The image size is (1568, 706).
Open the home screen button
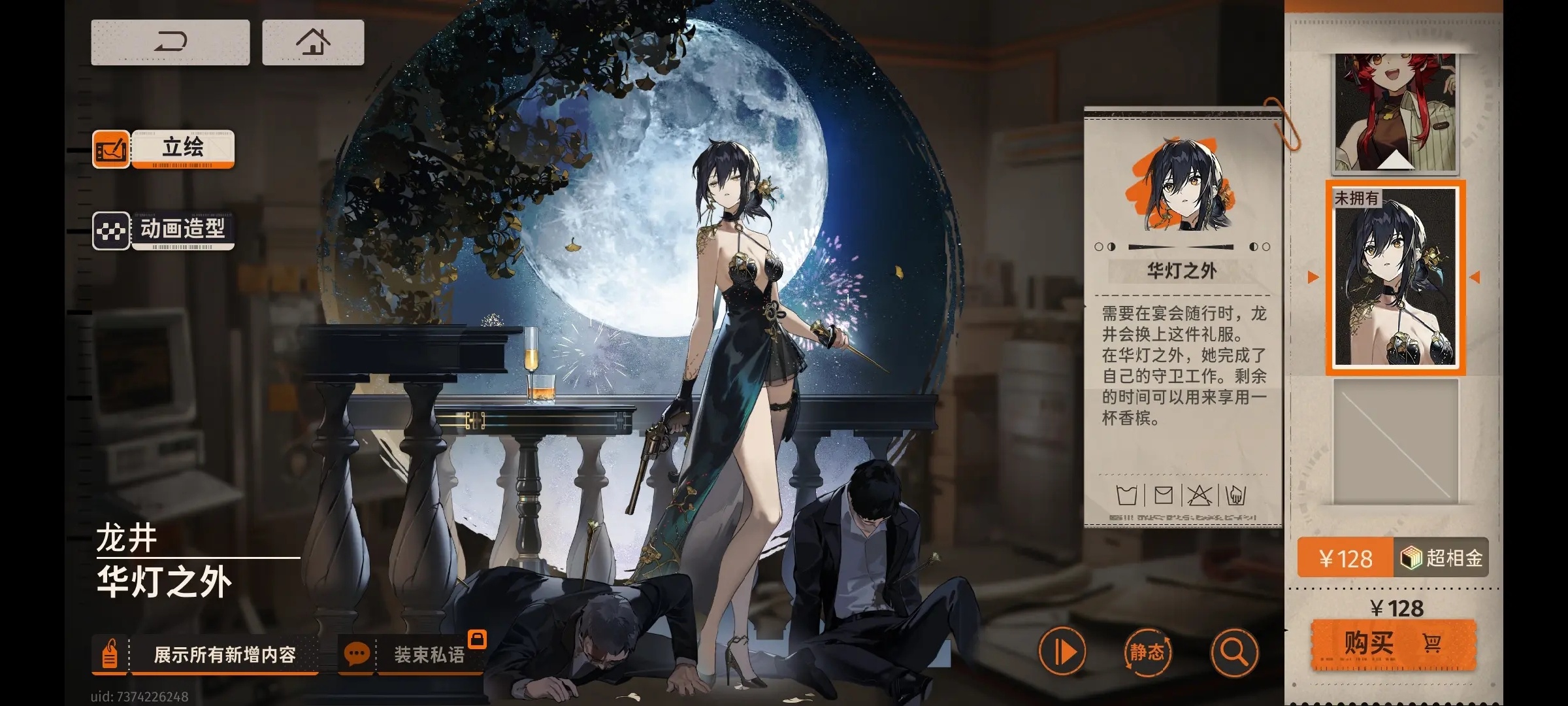[x=313, y=42]
